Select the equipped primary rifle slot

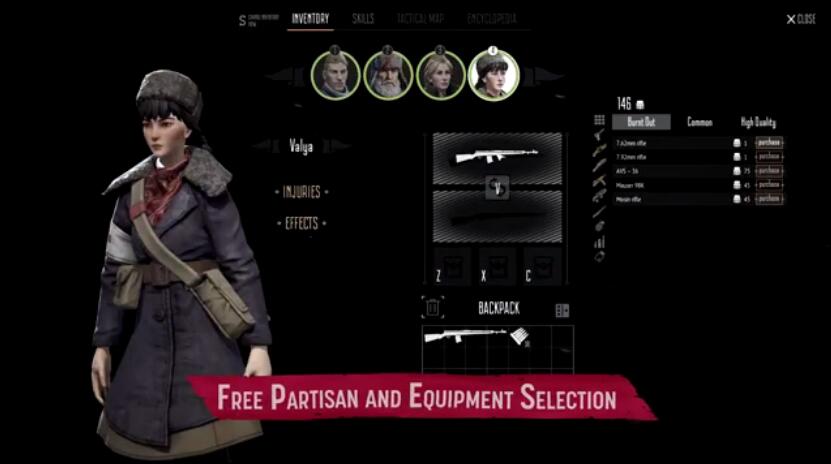click(x=497, y=156)
